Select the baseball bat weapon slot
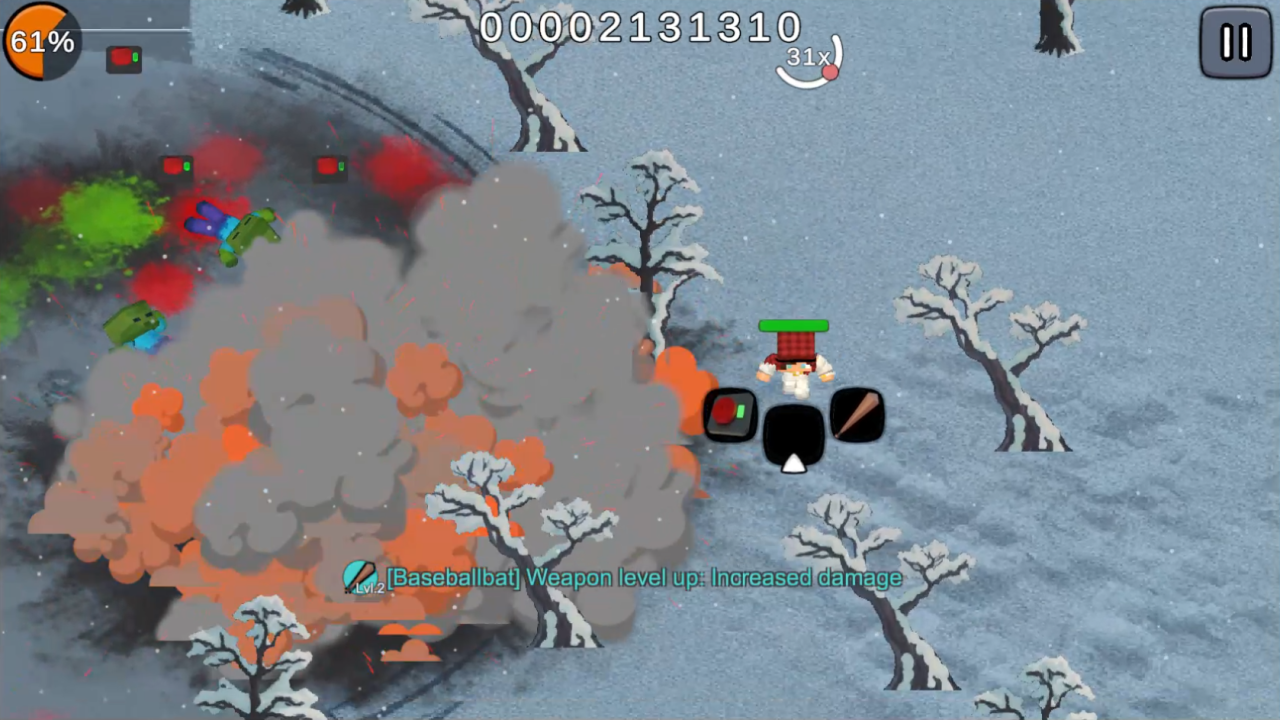 [x=858, y=413]
